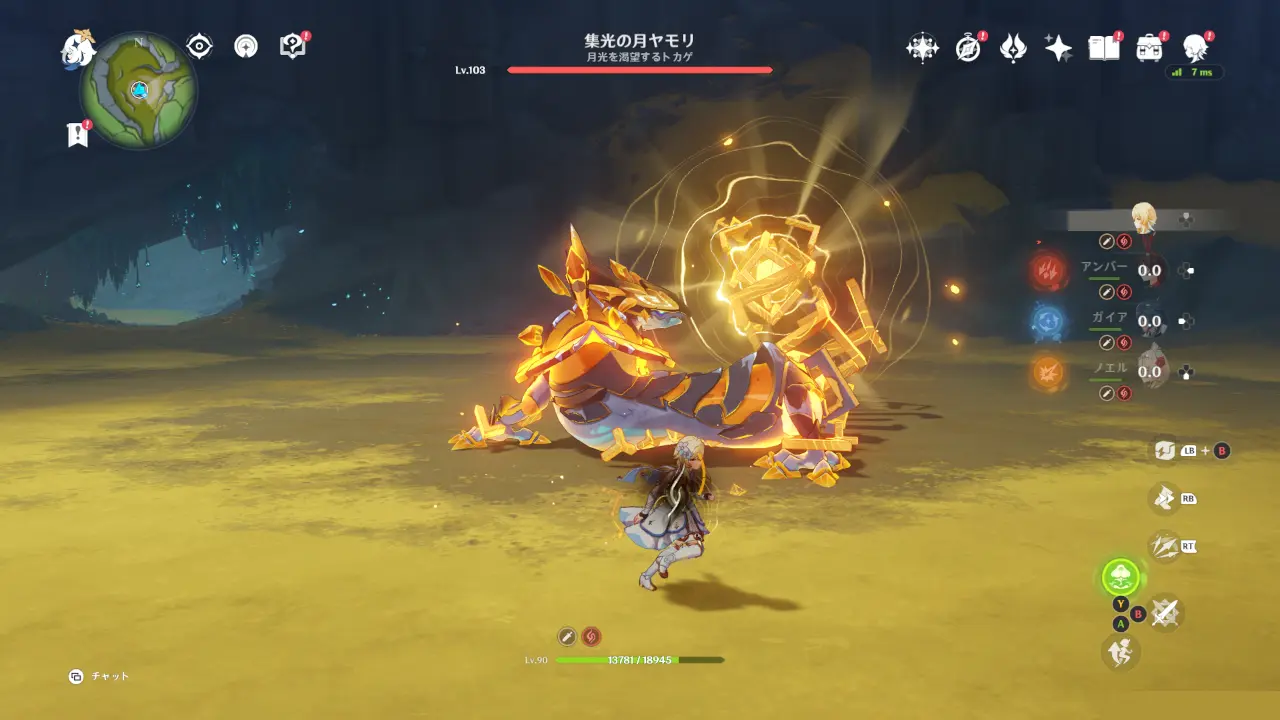This screenshot has width=1280, height=720.
Task: Expand the circular minimap
Action: (x=139, y=90)
